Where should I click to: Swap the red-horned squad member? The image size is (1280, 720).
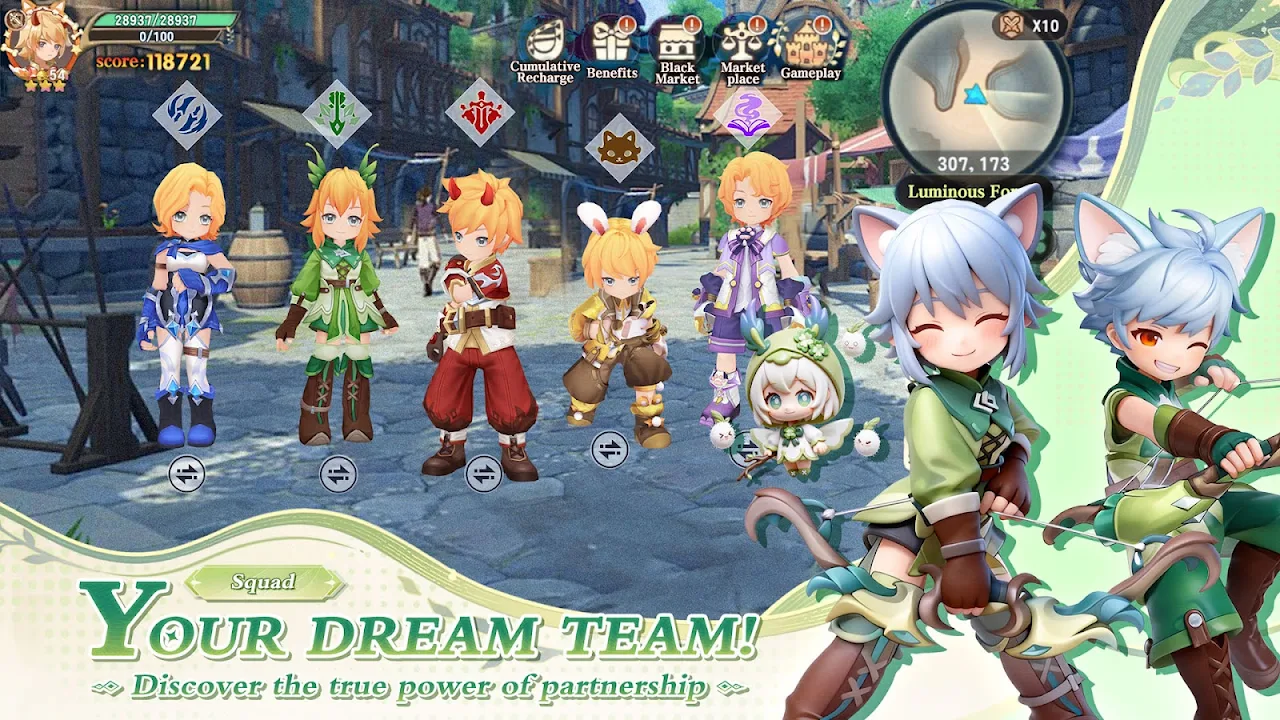tap(484, 474)
